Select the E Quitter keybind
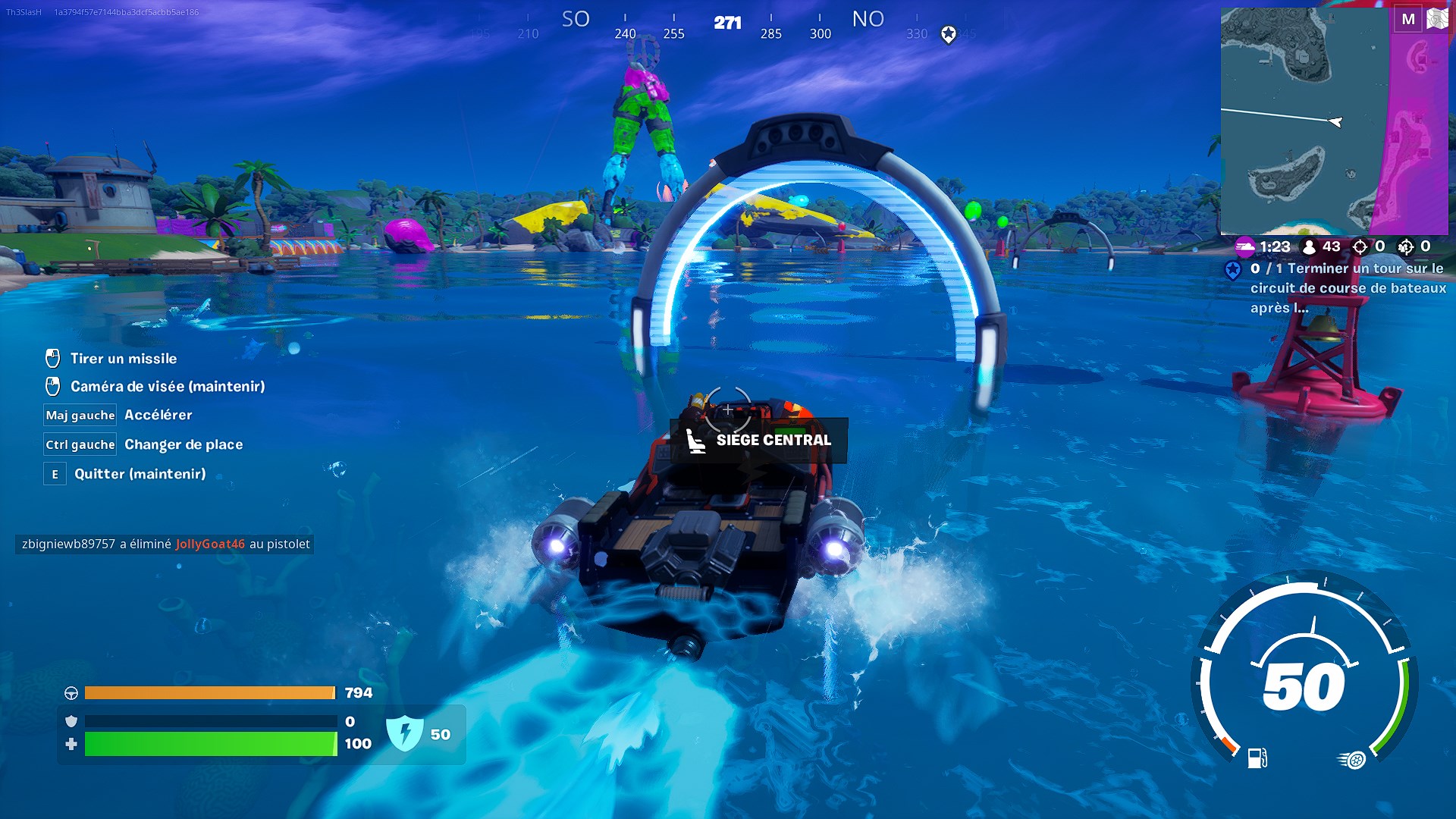This screenshot has width=1456, height=819. click(x=54, y=473)
